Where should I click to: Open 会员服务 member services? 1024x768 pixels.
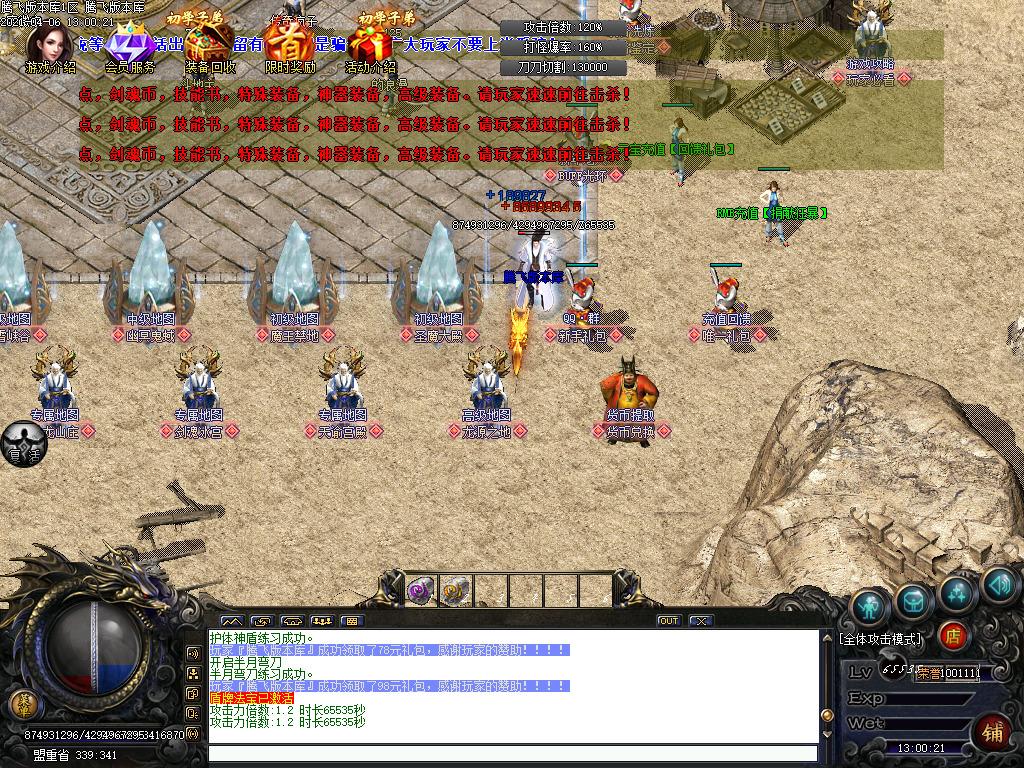pyautogui.click(x=128, y=46)
